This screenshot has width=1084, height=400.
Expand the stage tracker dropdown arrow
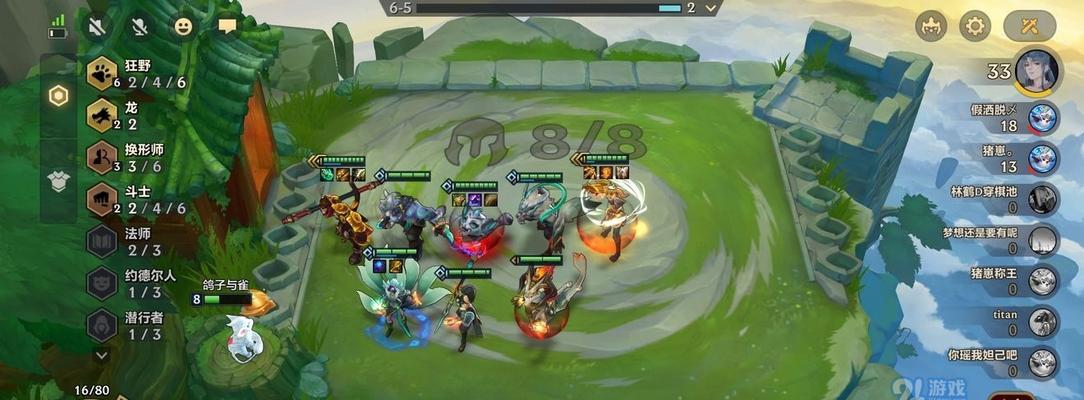point(711,8)
